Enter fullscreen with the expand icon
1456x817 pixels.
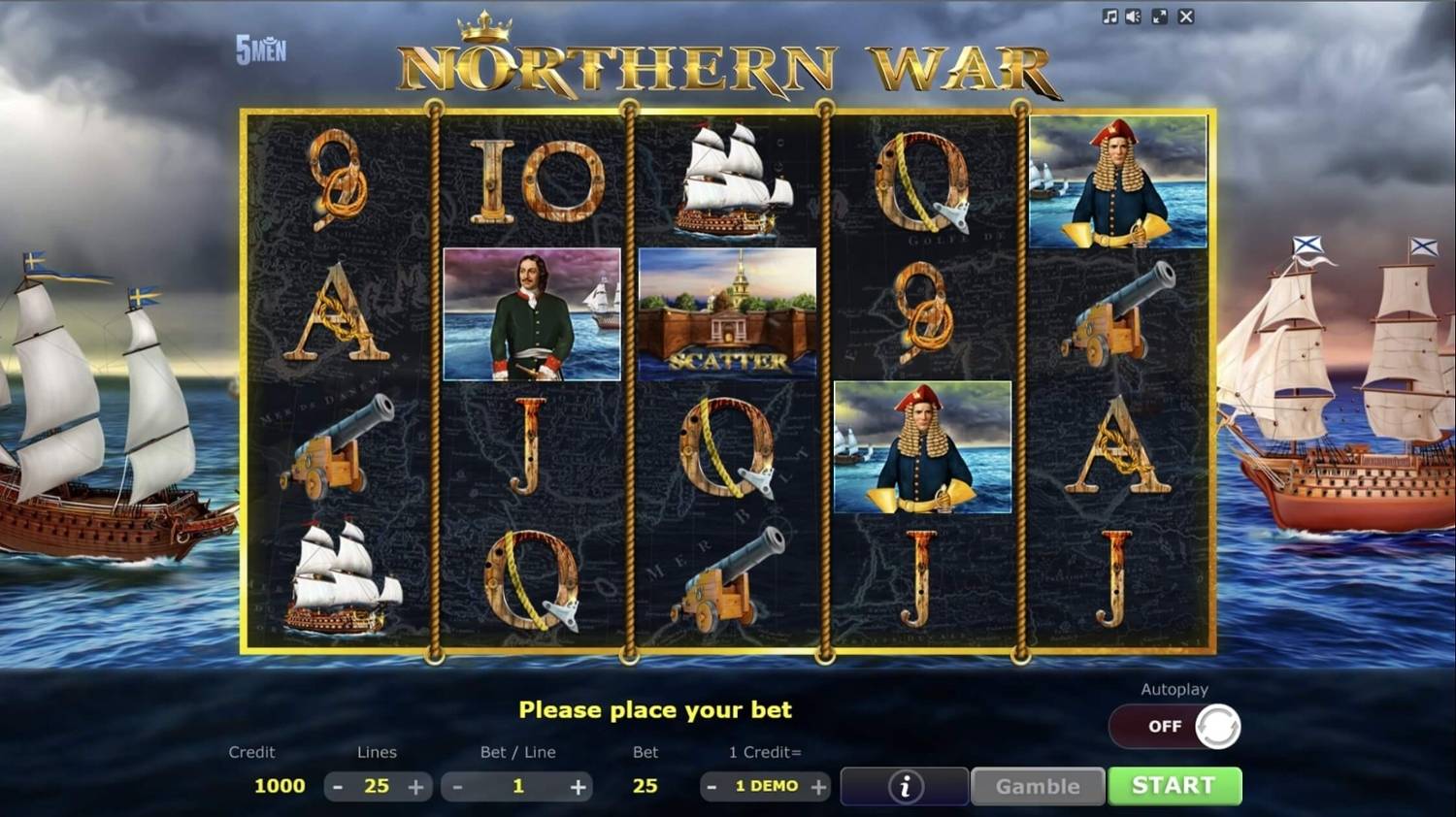(x=1157, y=16)
